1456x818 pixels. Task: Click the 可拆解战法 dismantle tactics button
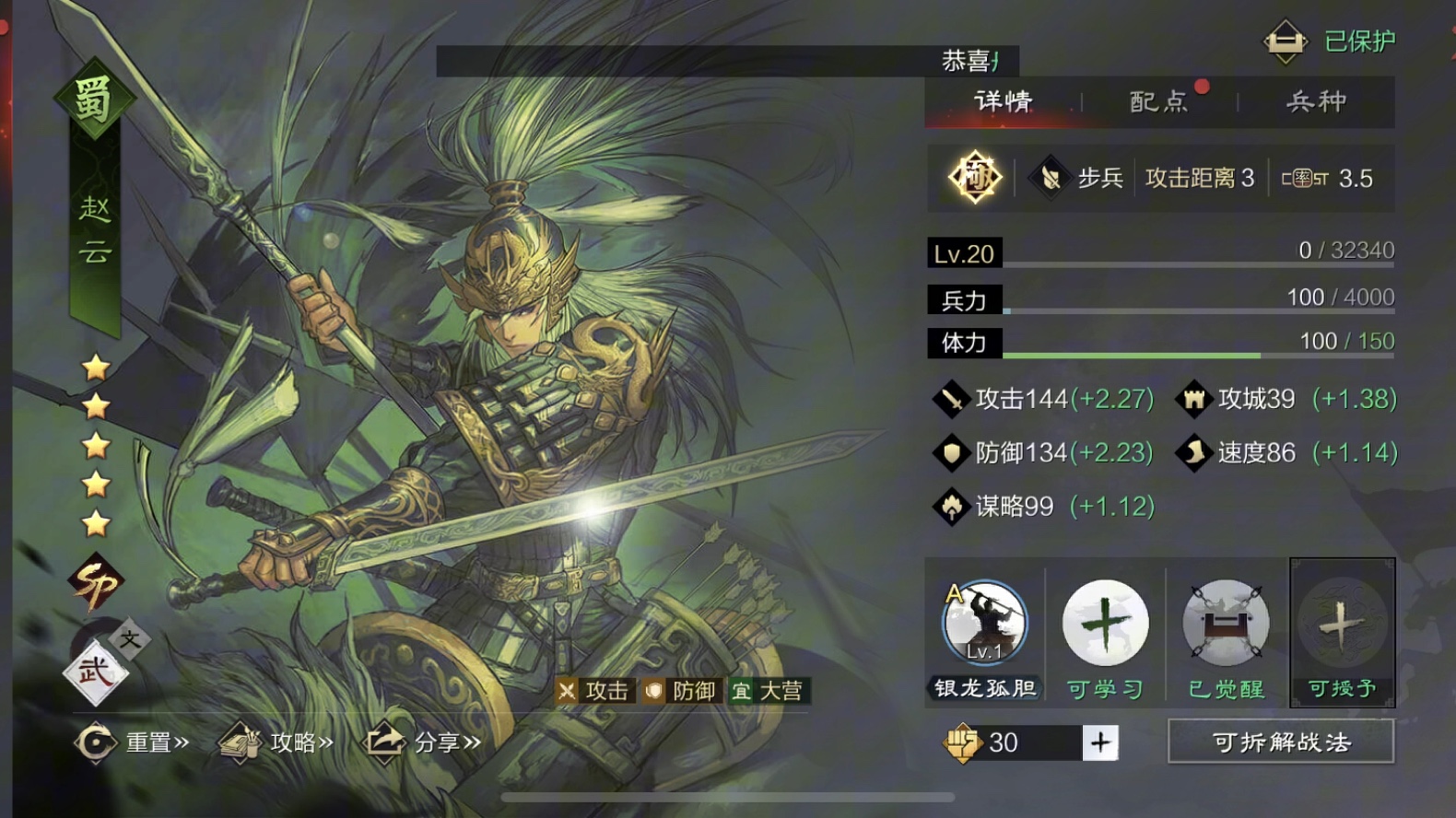click(x=1280, y=742)
